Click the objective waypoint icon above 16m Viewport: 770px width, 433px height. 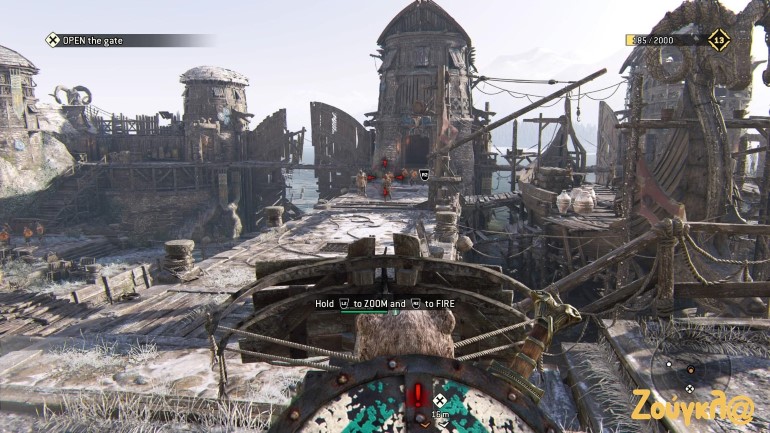[x=438, y=400]
